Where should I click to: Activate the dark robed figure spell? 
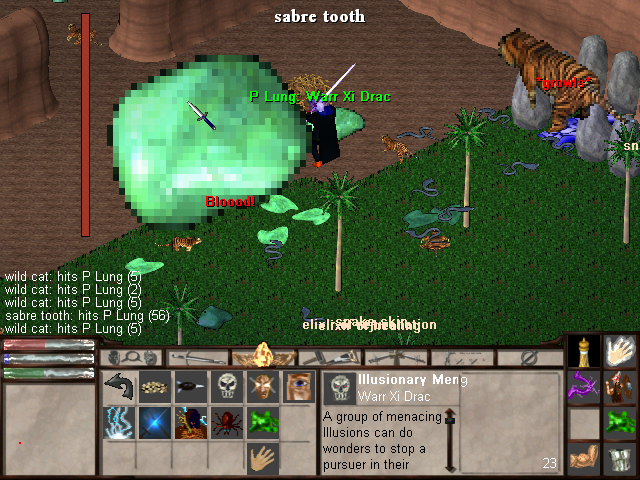tap(191, 422)
